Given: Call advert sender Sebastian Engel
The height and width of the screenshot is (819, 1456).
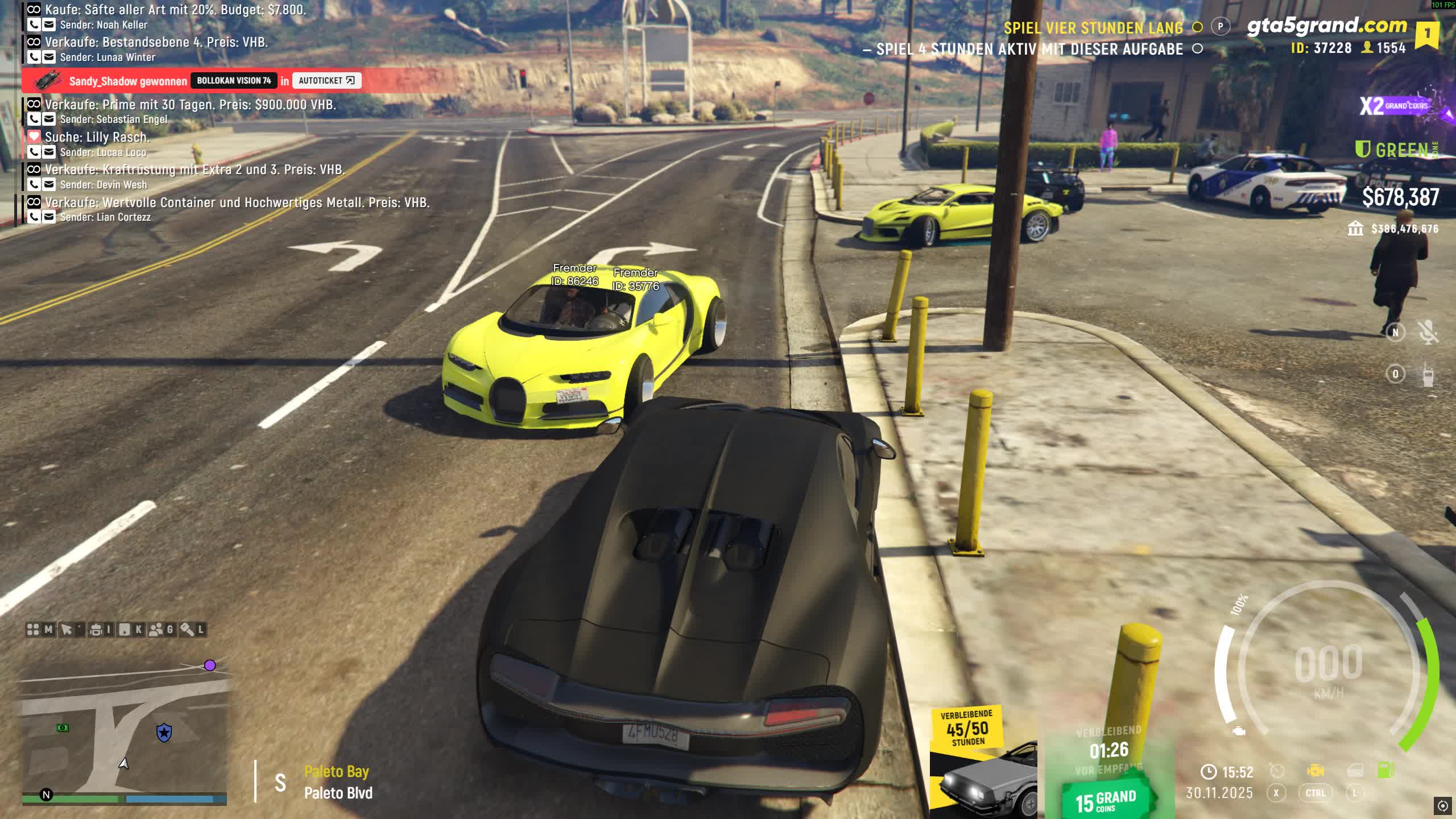Looking at the screenshot, I should click(34, 119).
